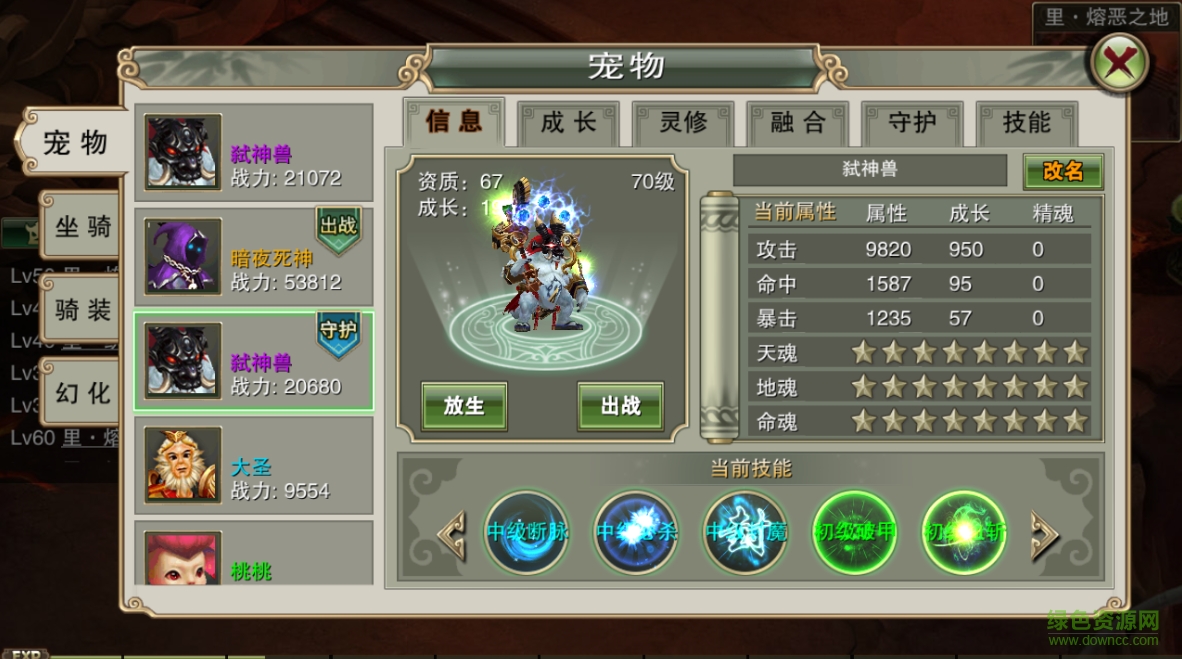Open the 坐骑 side tab
The image size is (1182, 659).
[x=82, y=228]
